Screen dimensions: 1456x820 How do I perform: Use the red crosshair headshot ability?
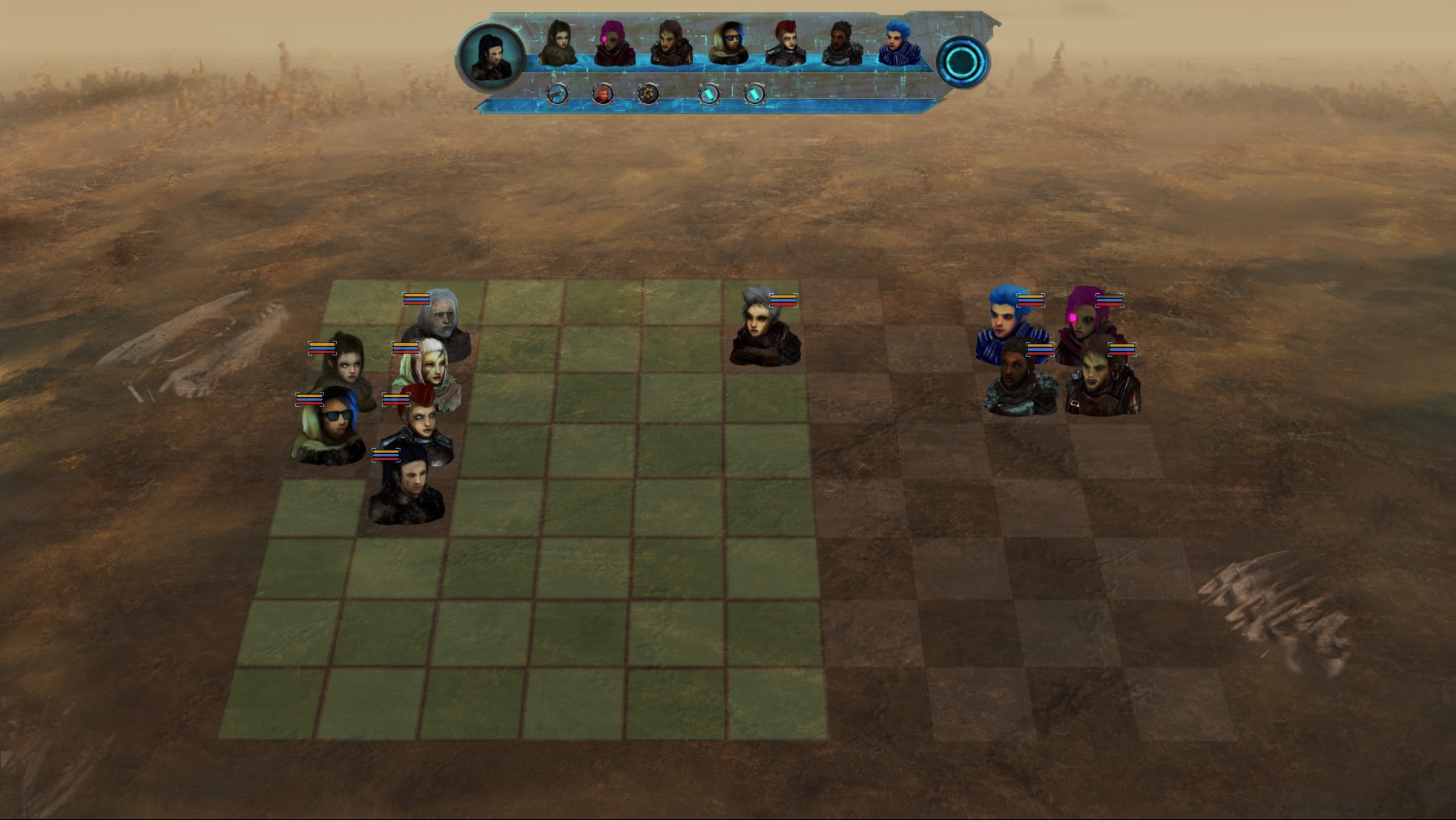tap(602, 94)
